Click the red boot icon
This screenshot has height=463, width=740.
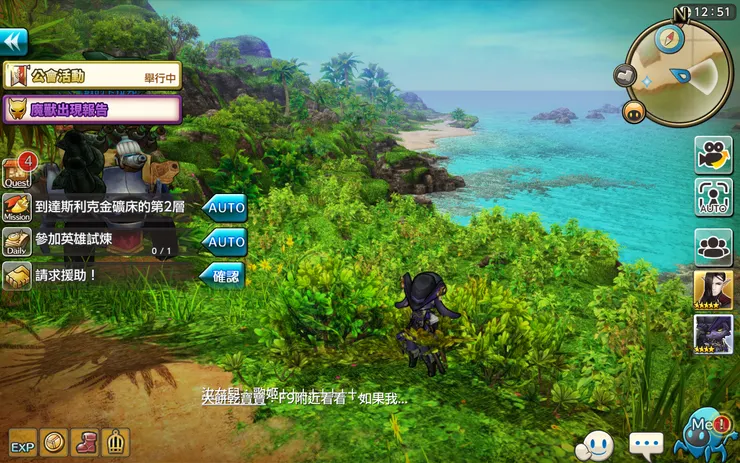click(86, 441)
